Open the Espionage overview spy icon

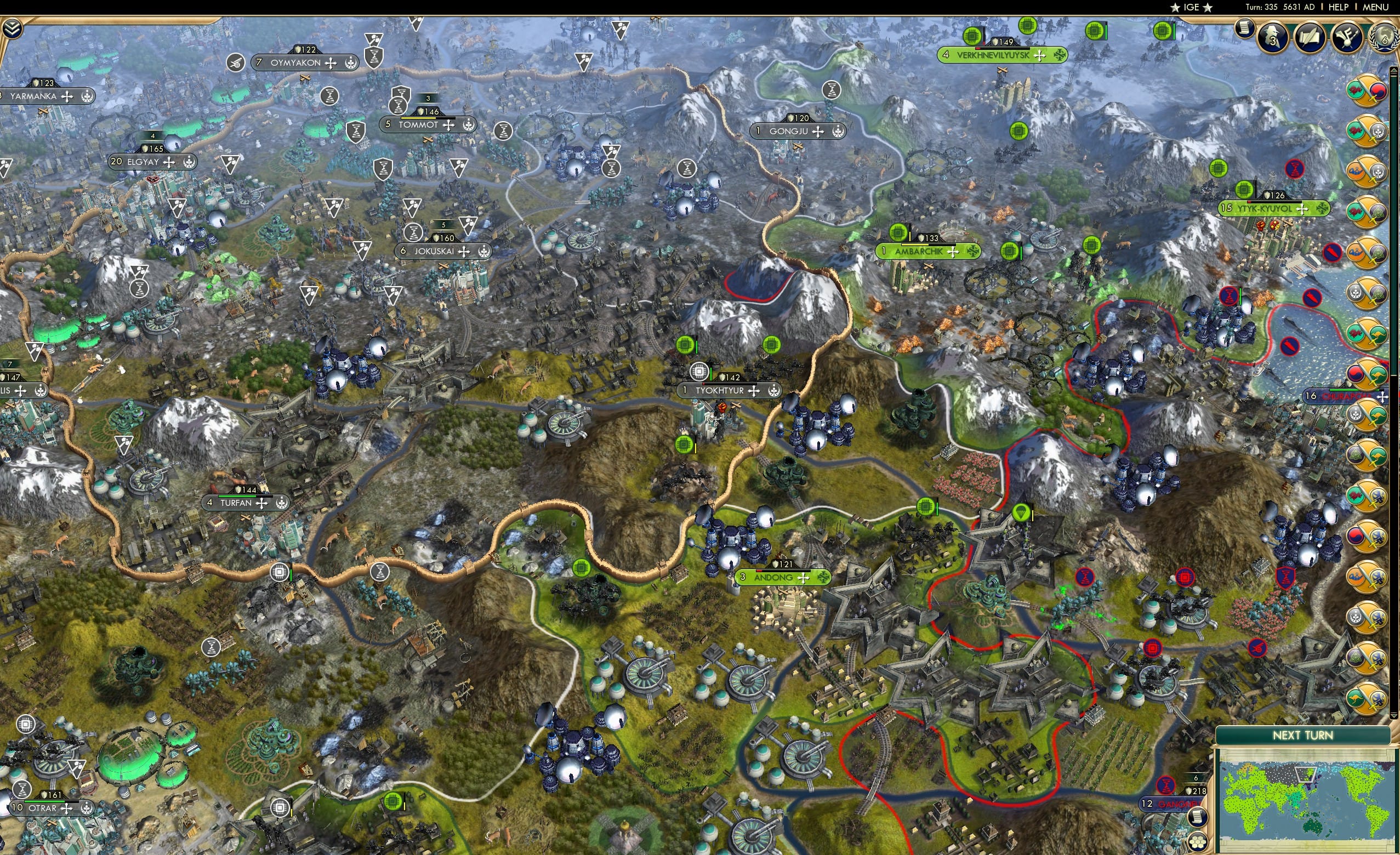click(1273, 37)
